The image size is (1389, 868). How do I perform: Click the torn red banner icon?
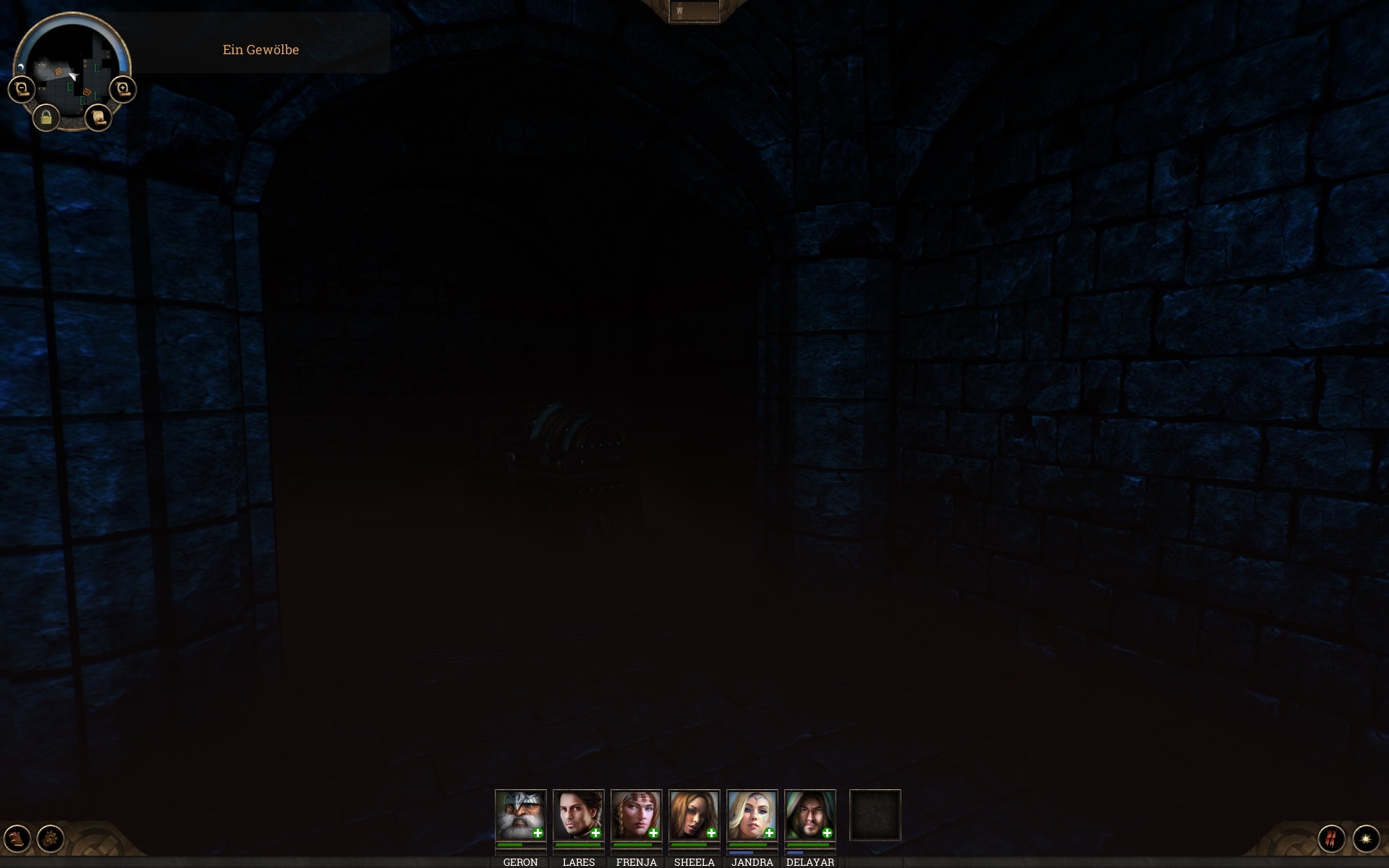click(x=1331, y=838)
